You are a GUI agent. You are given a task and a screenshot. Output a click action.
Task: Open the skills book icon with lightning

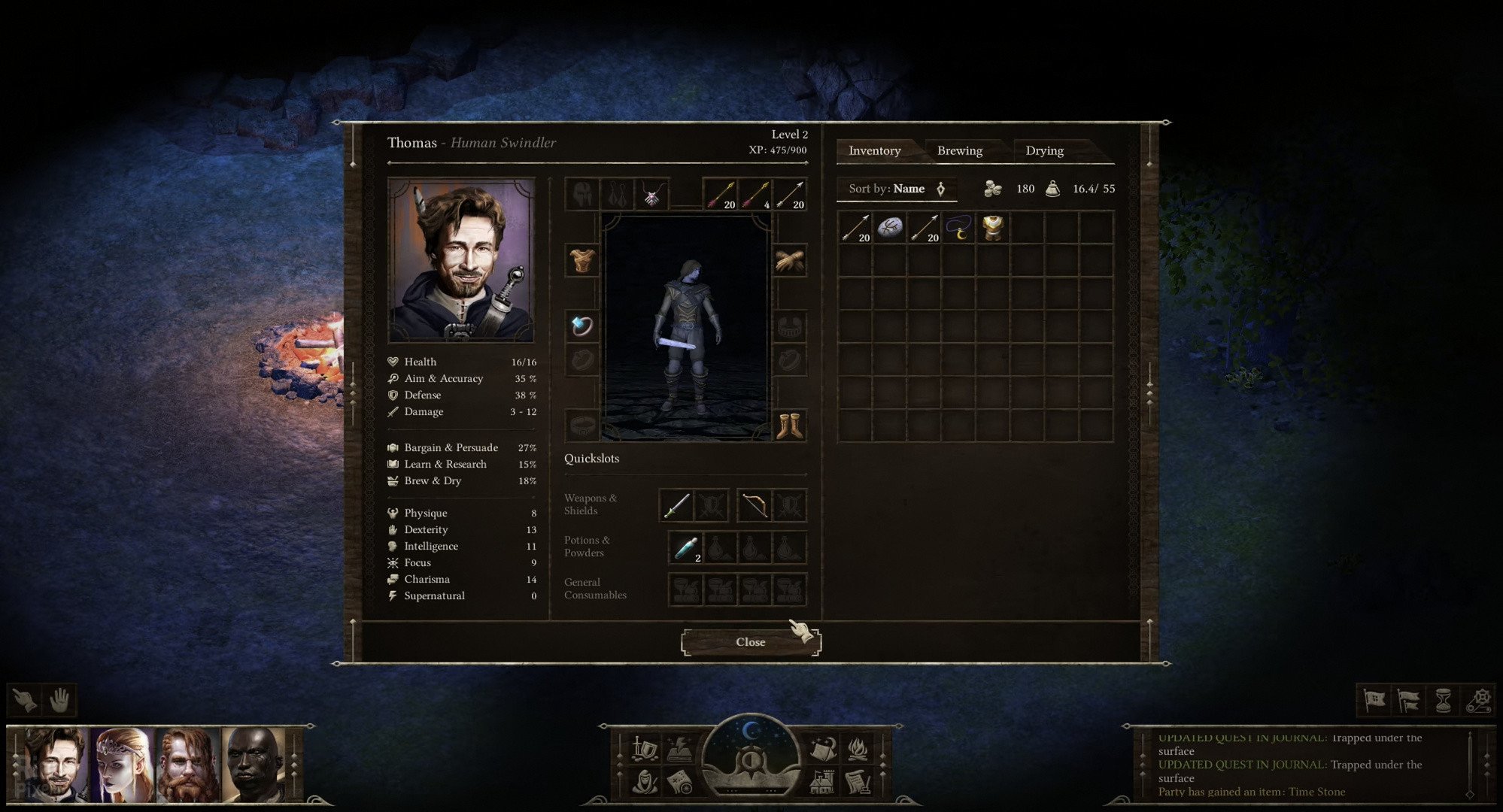coord(679,749)
